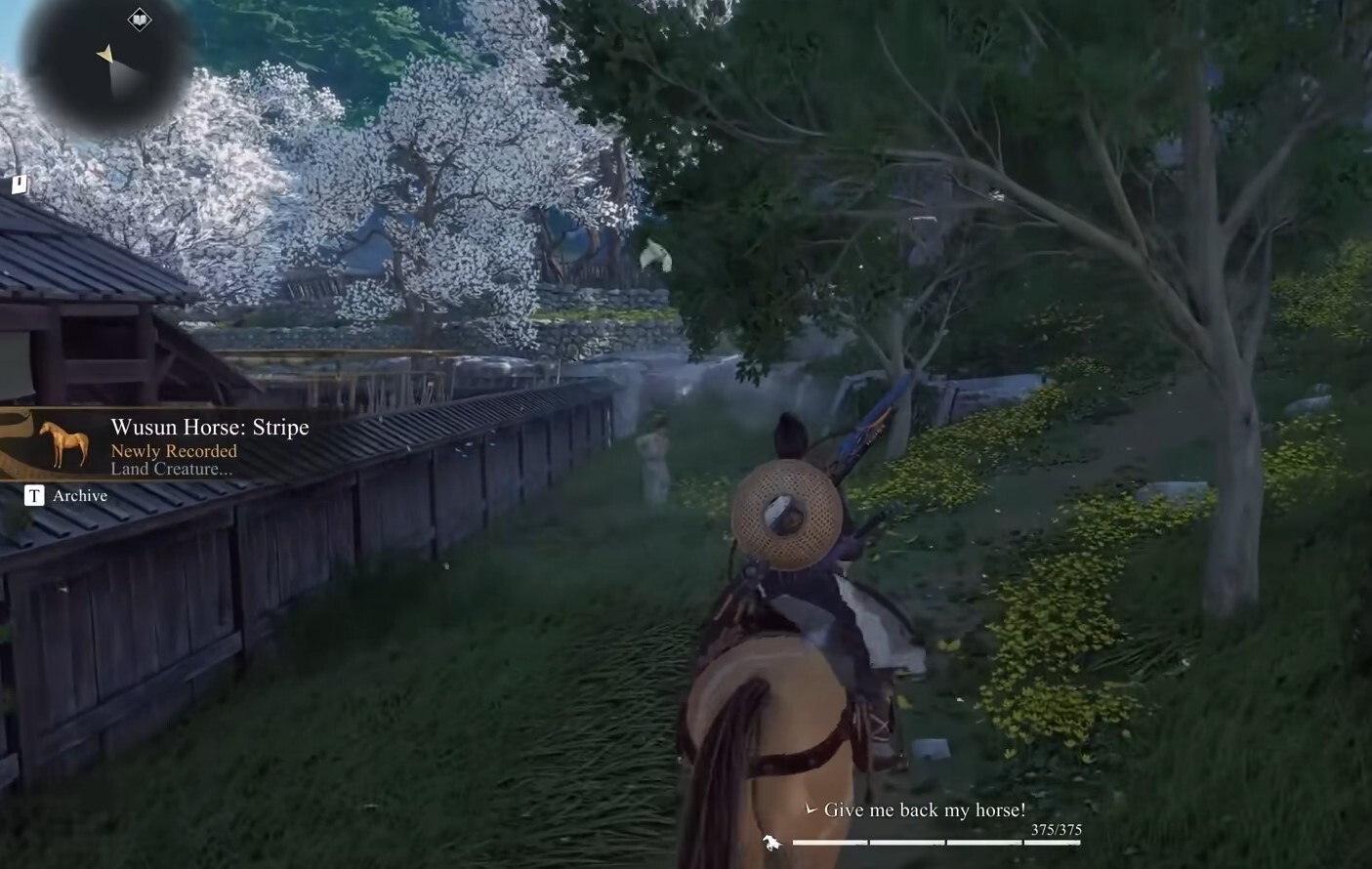Select the small bookmark icon on the left edge
Image resolution: width=1372 pixels, height=869 pixels.
pos(19,184)
